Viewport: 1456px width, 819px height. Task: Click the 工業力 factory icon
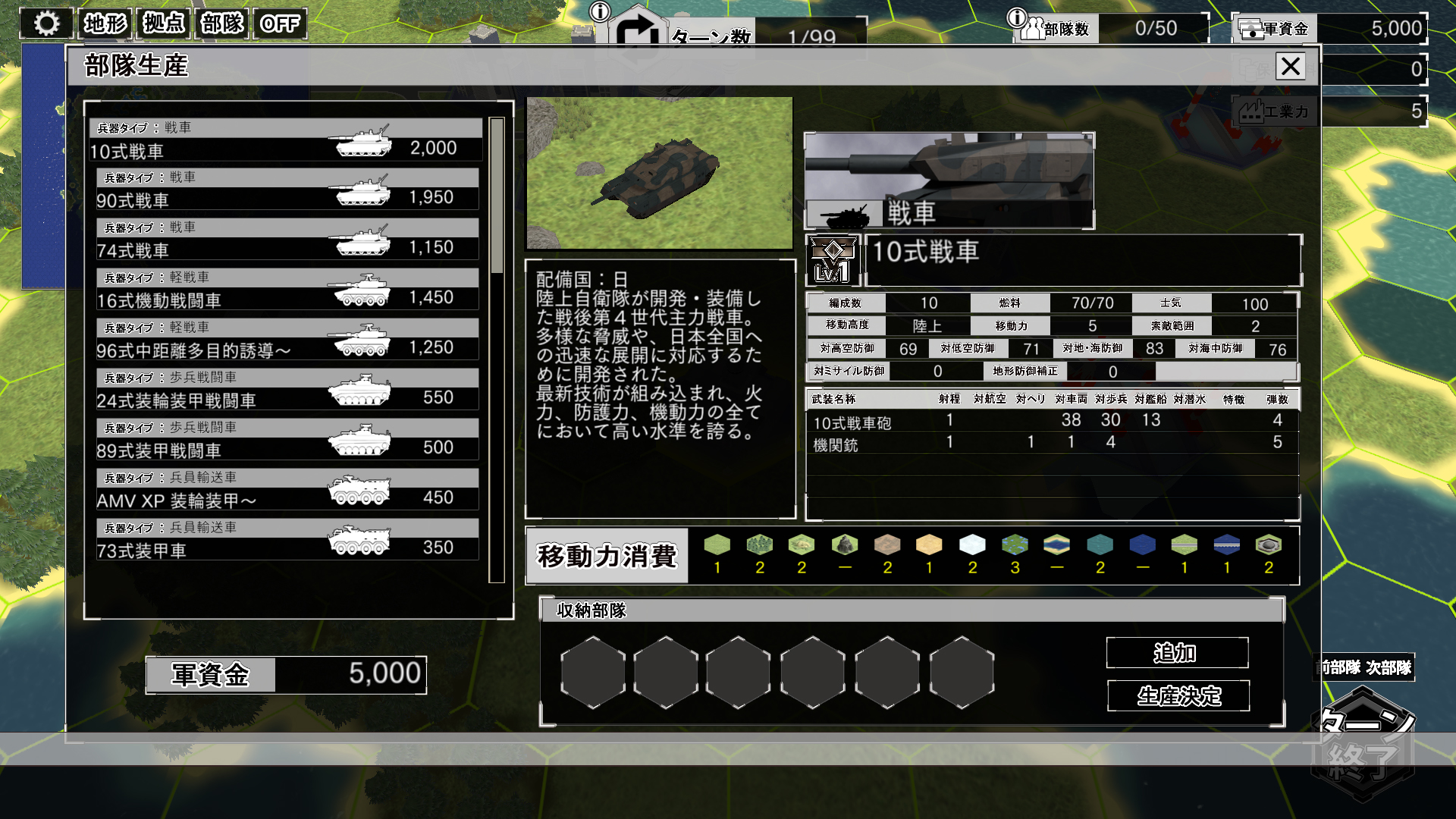click(x=1250, y=111)
